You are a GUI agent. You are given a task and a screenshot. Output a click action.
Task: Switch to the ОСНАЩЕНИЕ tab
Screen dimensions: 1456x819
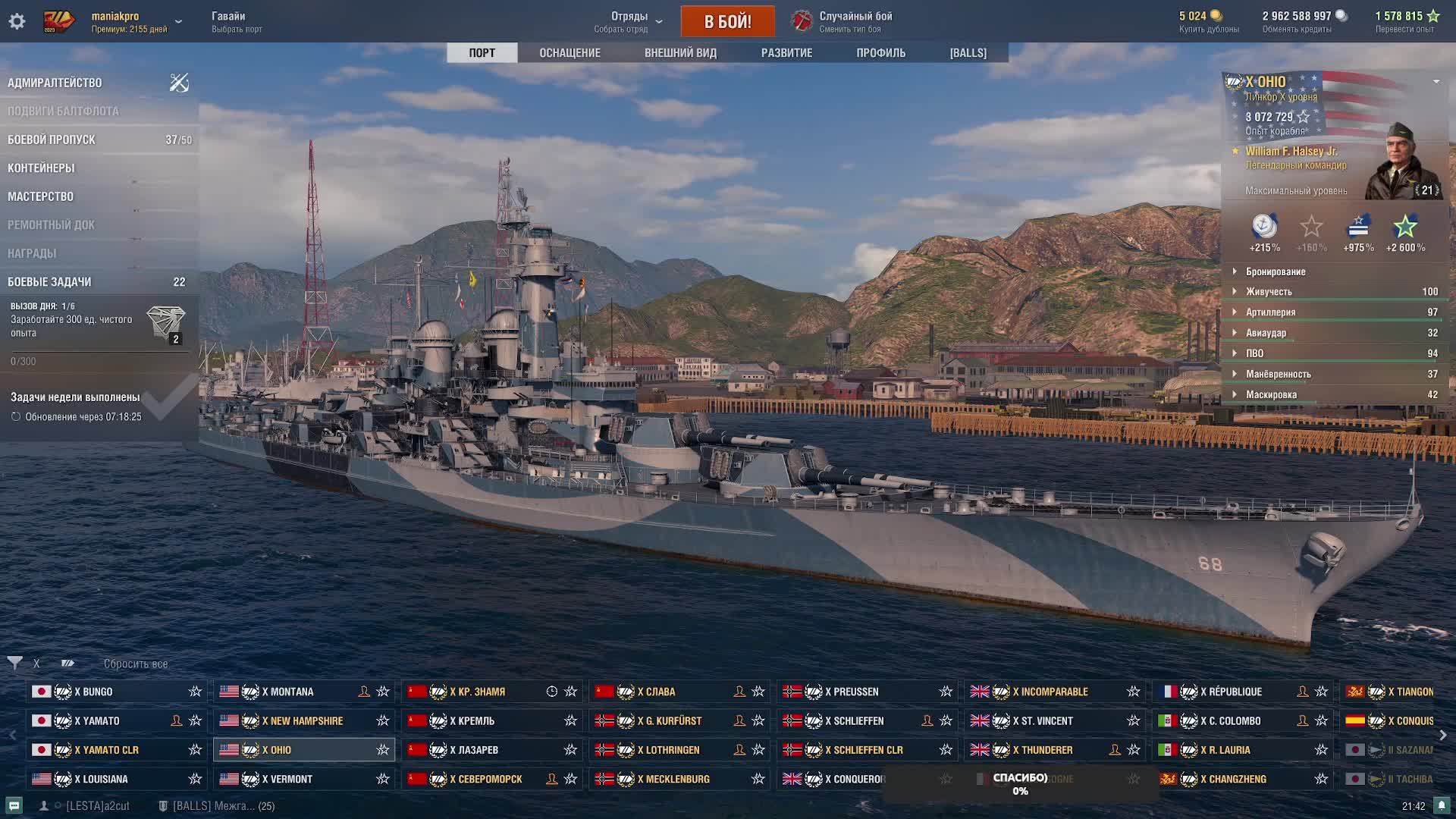(x=570, y=53)
